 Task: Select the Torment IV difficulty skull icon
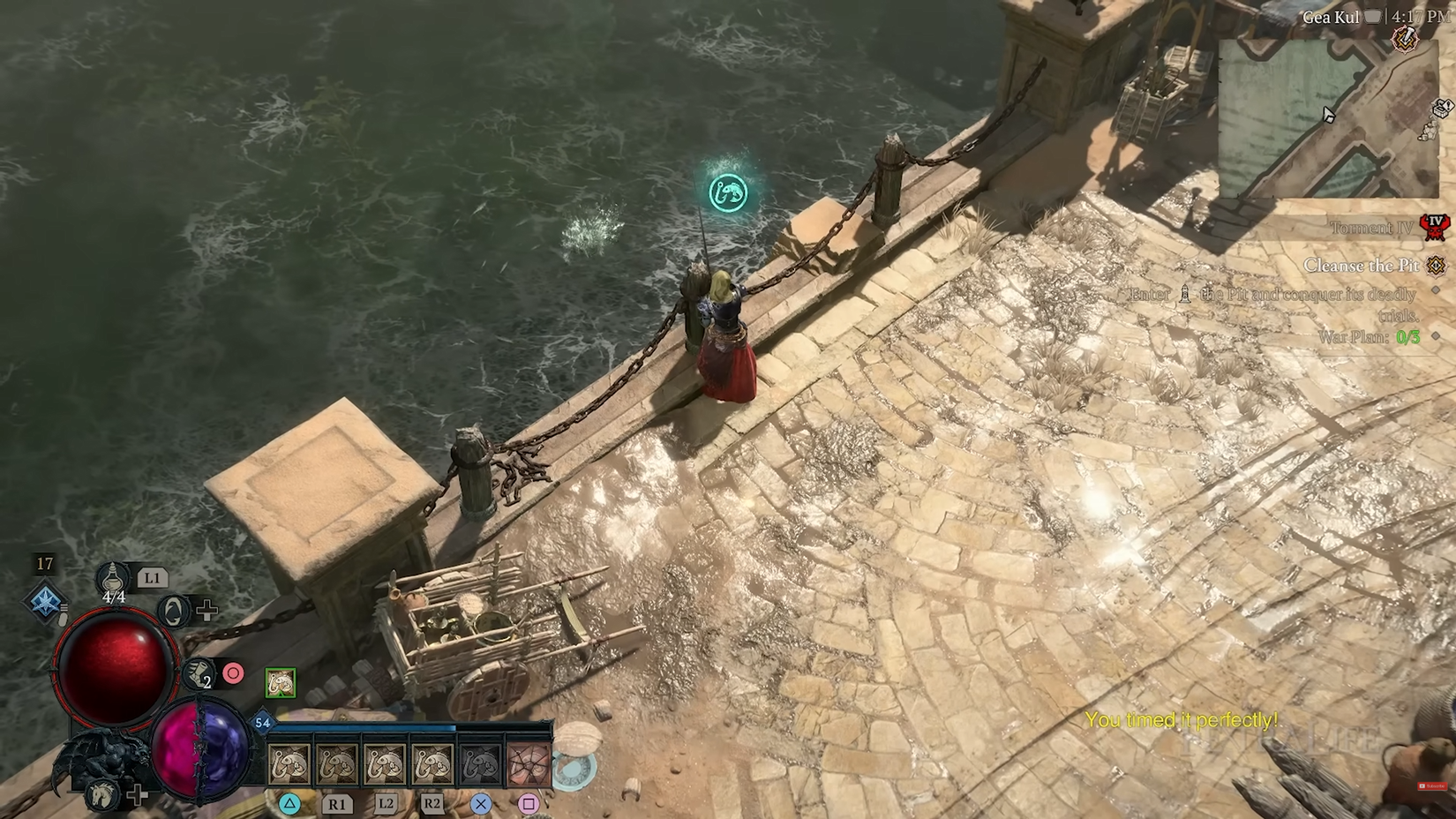1435,226
